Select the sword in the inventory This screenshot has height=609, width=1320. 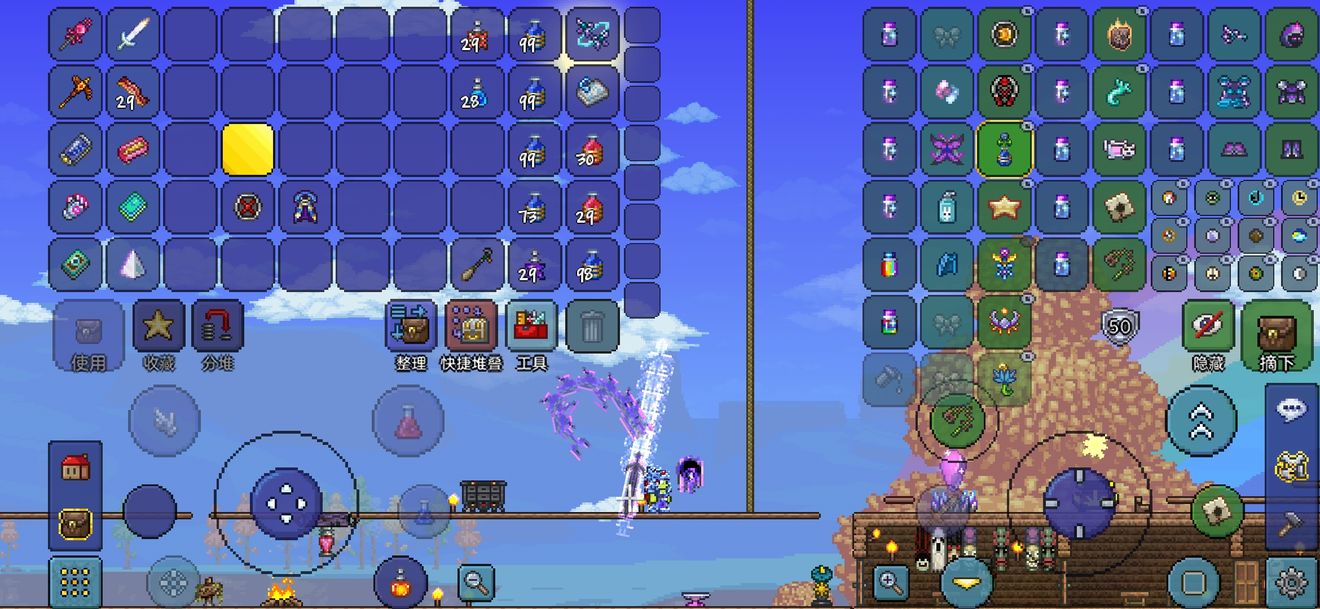(x=133, y=34)
